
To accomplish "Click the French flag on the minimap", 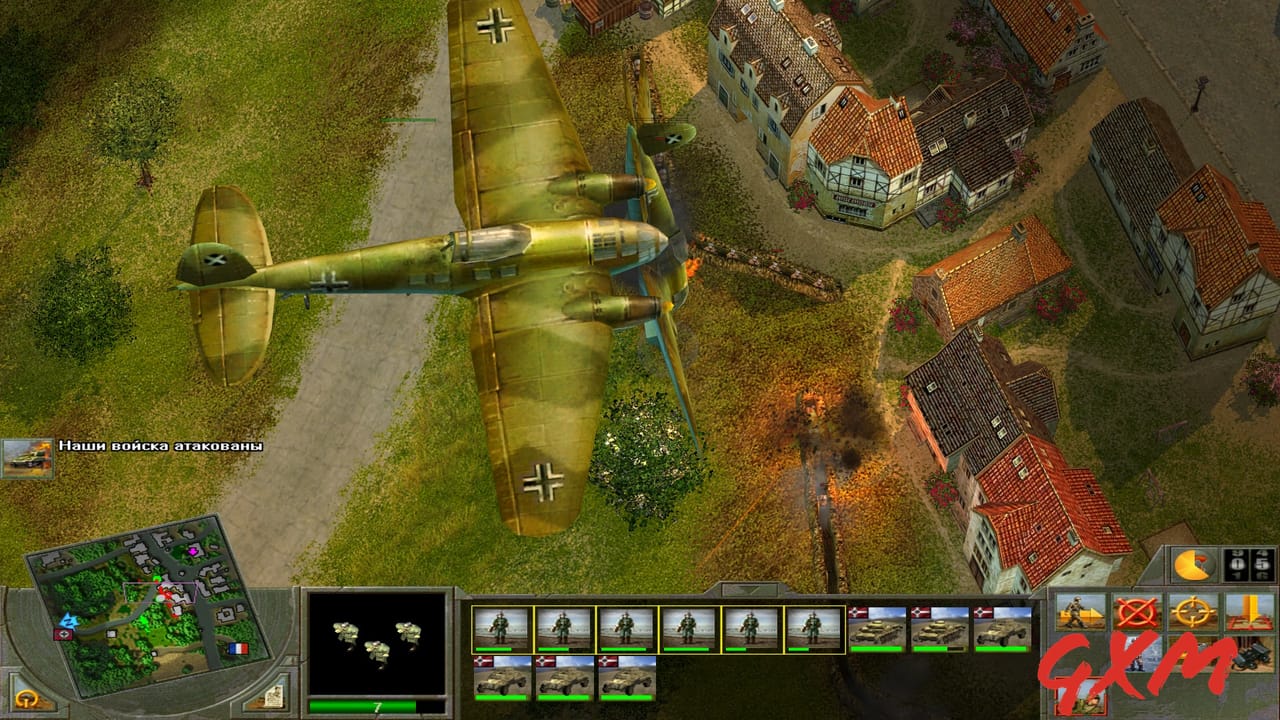I will pyautogui.click(x=237, y=648).
